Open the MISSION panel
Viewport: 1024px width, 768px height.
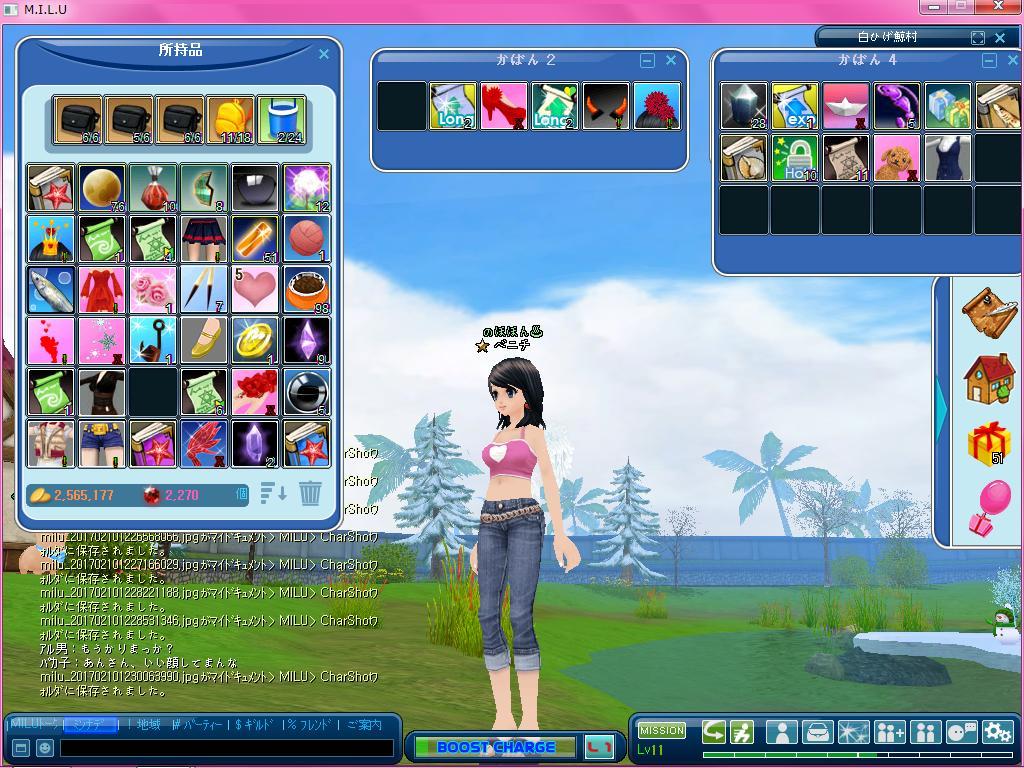pos(661,730)
